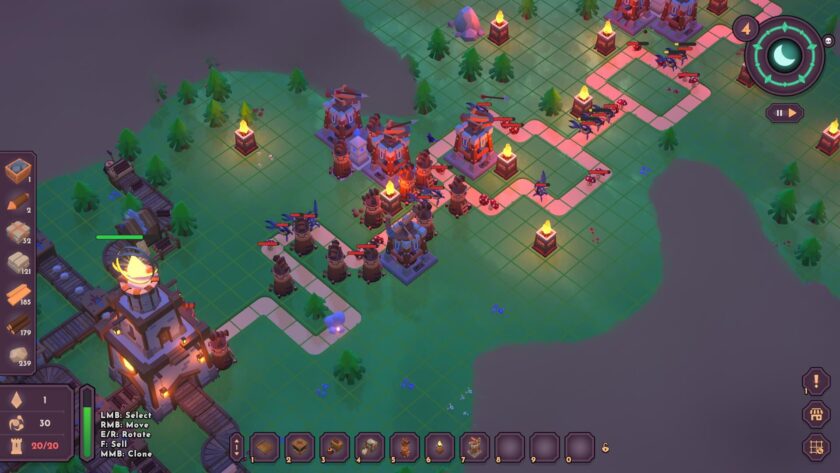Open the shop stall button
The width and height of the screenshot is (840, 473).
(x=816, y=414)
